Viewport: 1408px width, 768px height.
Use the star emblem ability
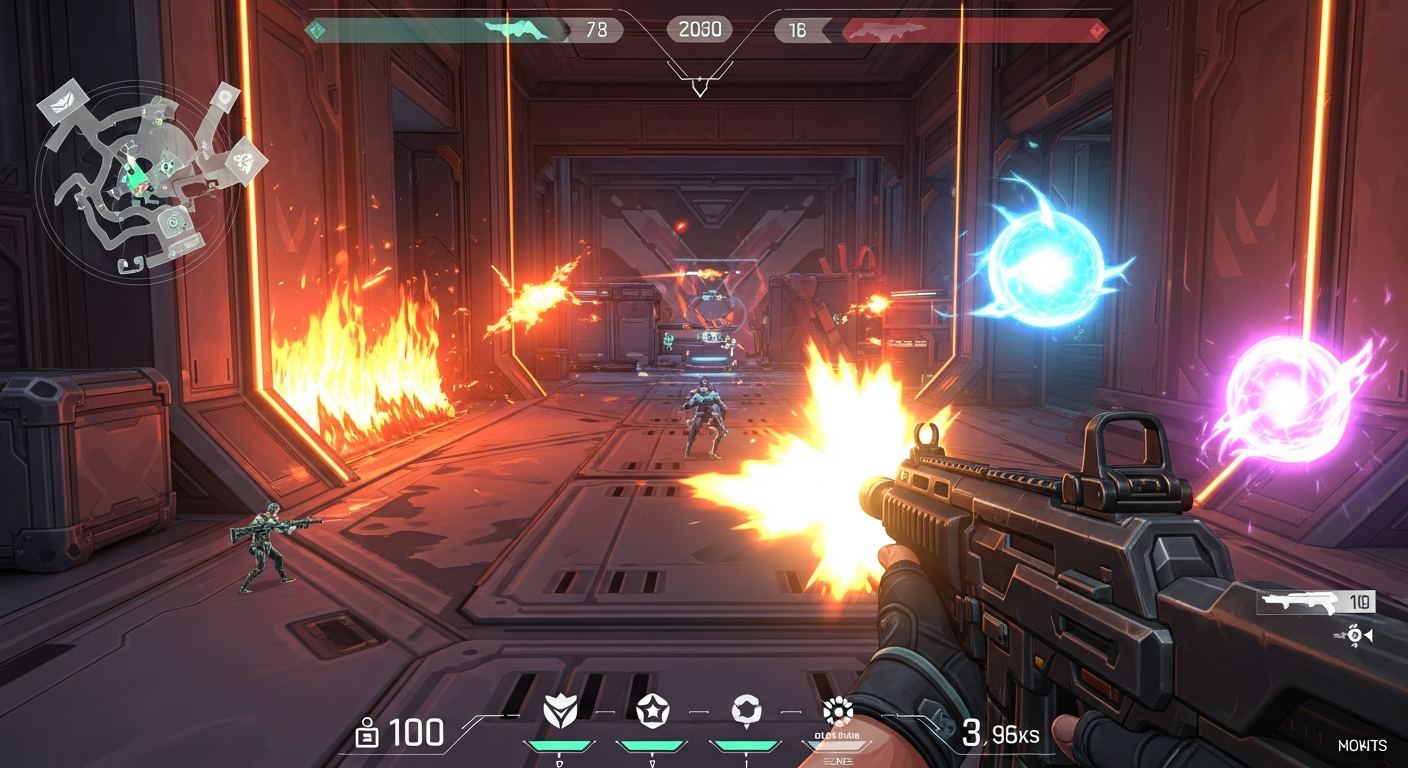[x=652, y=711]
